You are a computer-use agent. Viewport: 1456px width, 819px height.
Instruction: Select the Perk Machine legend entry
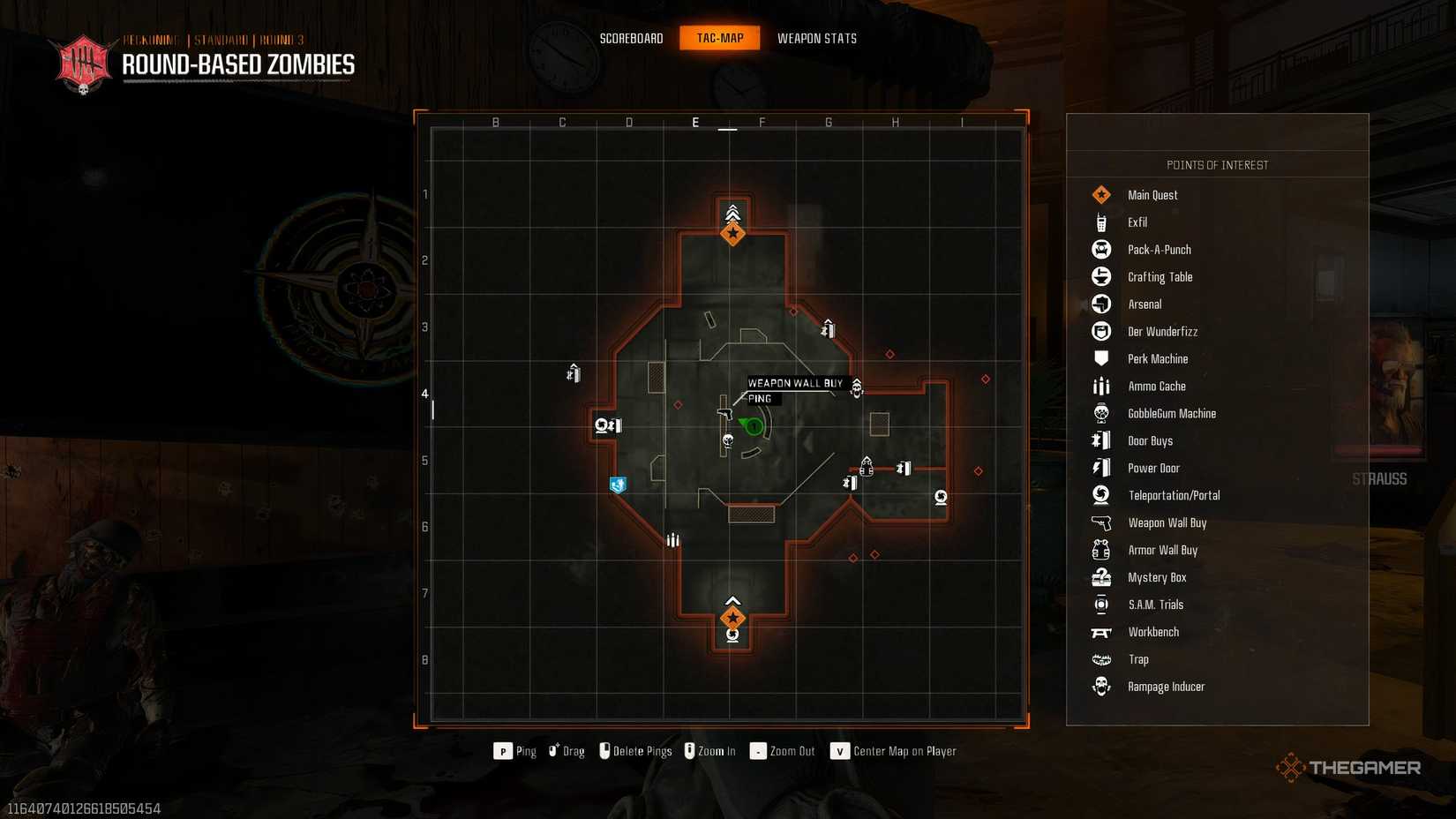1157,359
